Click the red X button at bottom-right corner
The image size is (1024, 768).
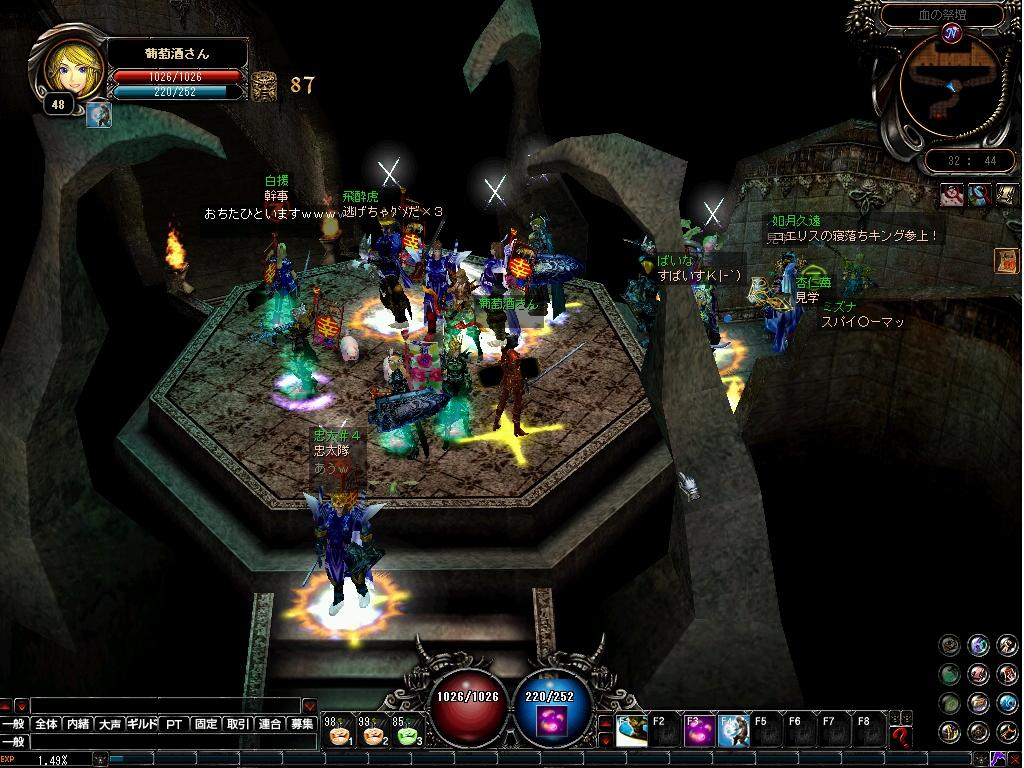[x=1013, y=759]
